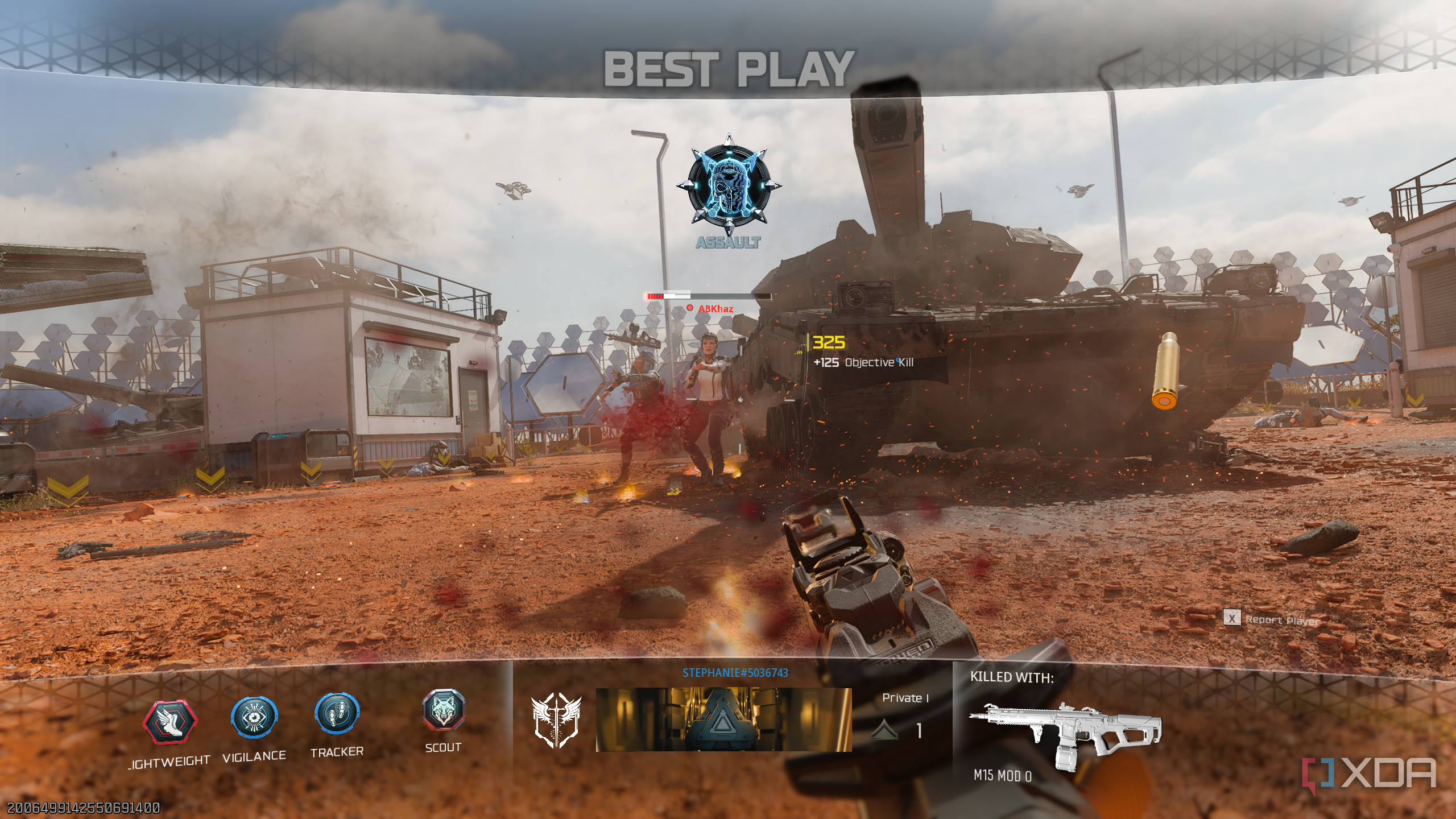Select the M15 MOD 0 weapon image
The width and height of the screenshot is (1456, 819).
pyautogui.click(x=1065, y=733)
